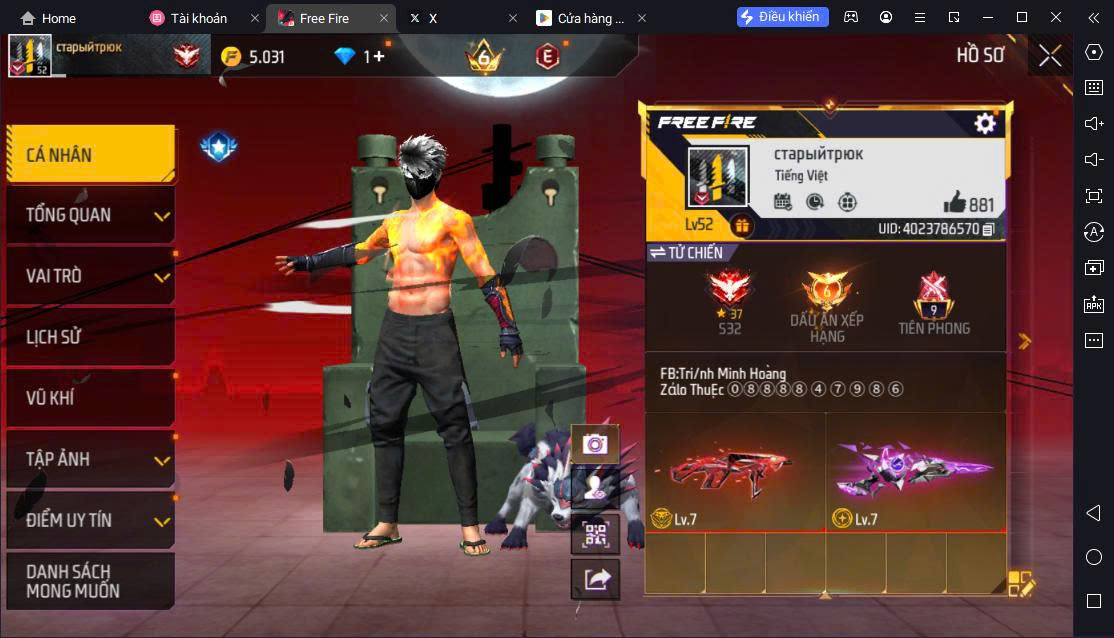Add diamonds with the plus button
Screen dimensions: 1114x638
(x=379, y=56)
